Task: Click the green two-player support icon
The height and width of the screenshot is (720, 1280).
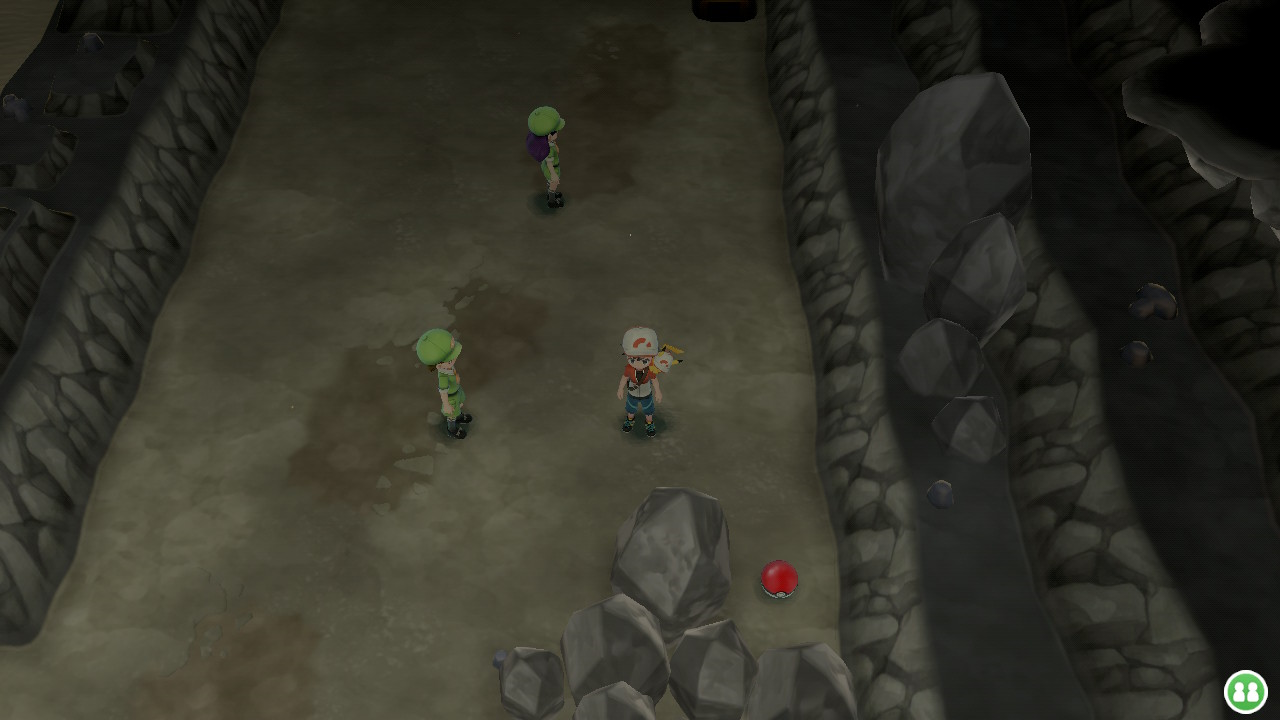Action: coord(1245,691)
